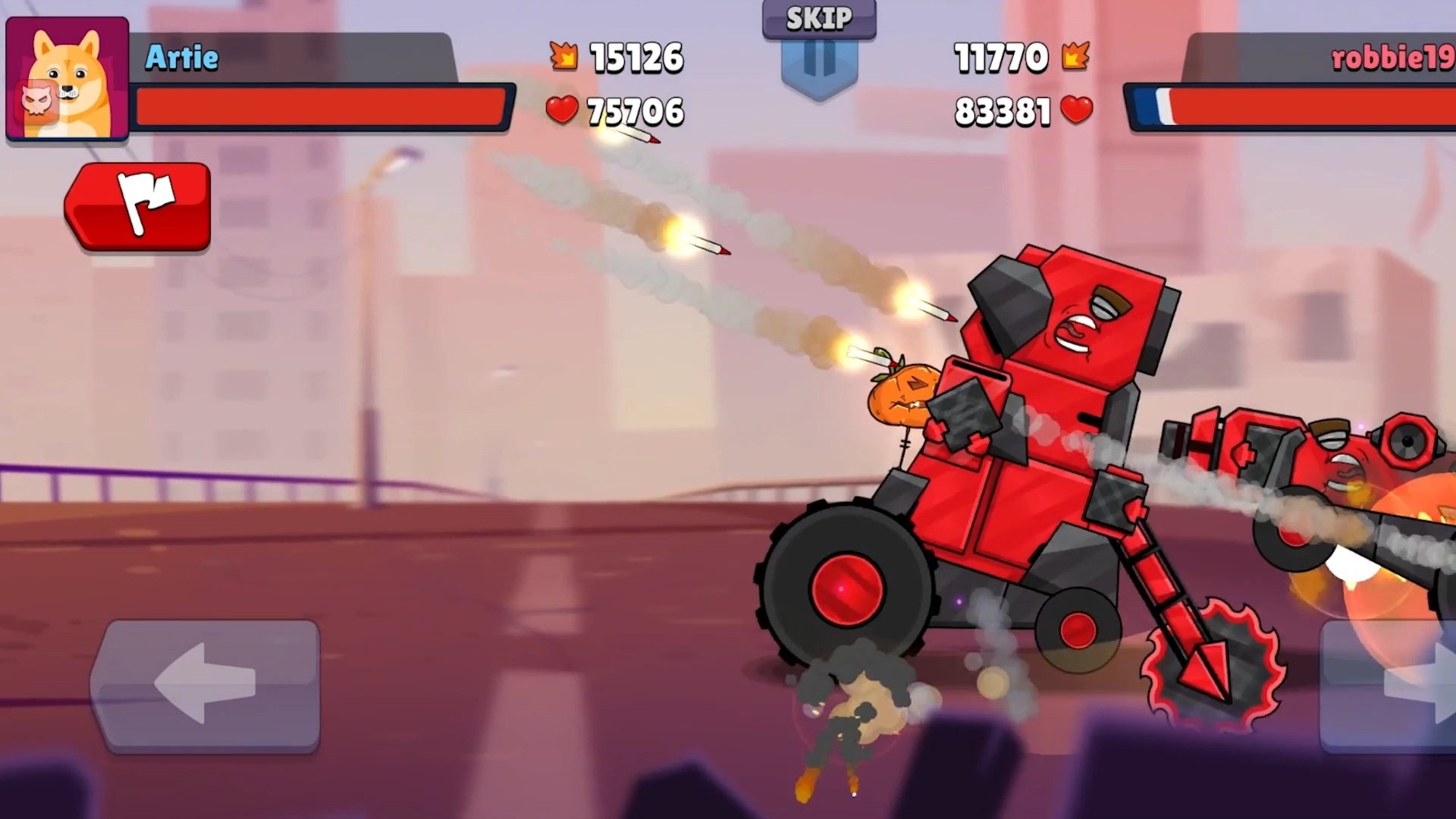Tap the red surrender flag button
1456x819 pixels.
pos(140,205)
